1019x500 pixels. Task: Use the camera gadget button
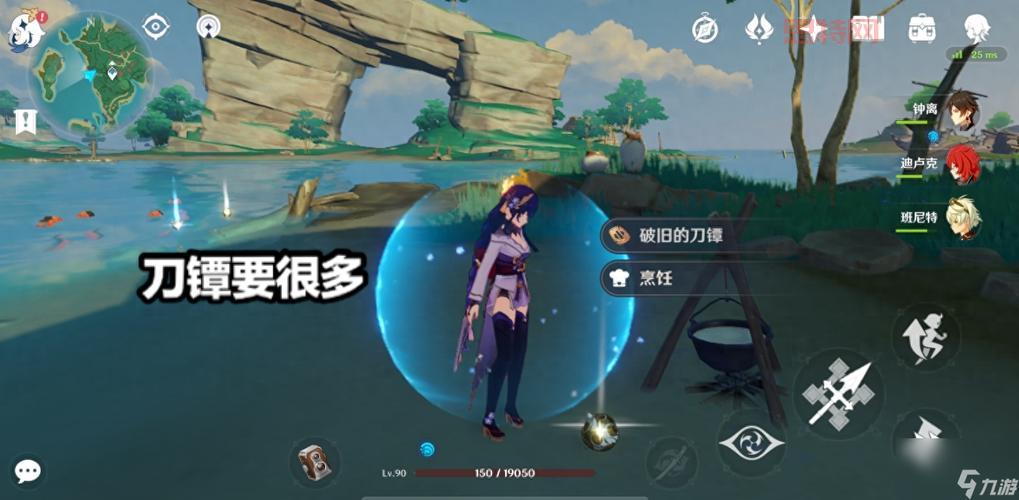click(316, 462)
